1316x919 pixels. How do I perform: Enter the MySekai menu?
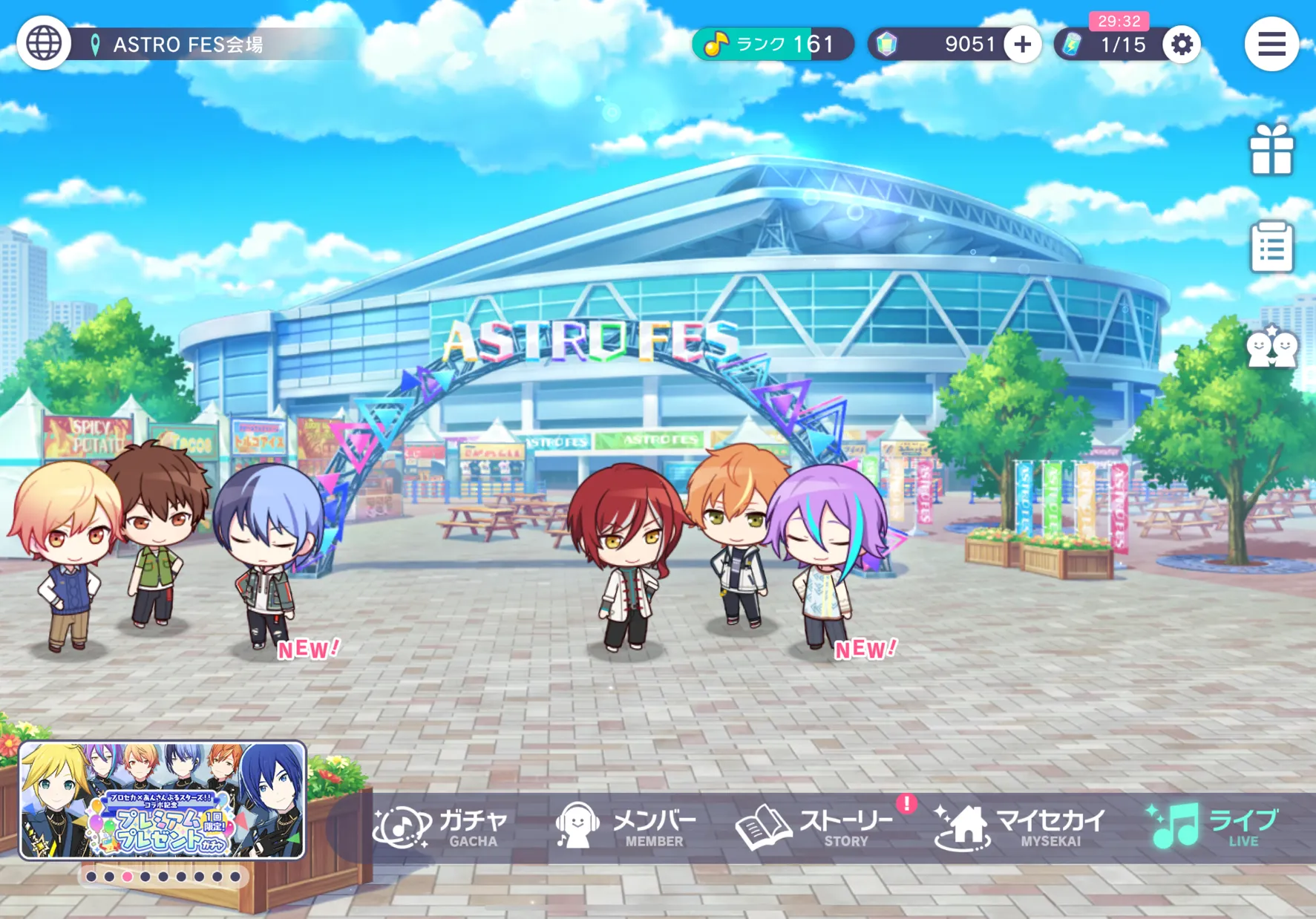(1021, 827)
